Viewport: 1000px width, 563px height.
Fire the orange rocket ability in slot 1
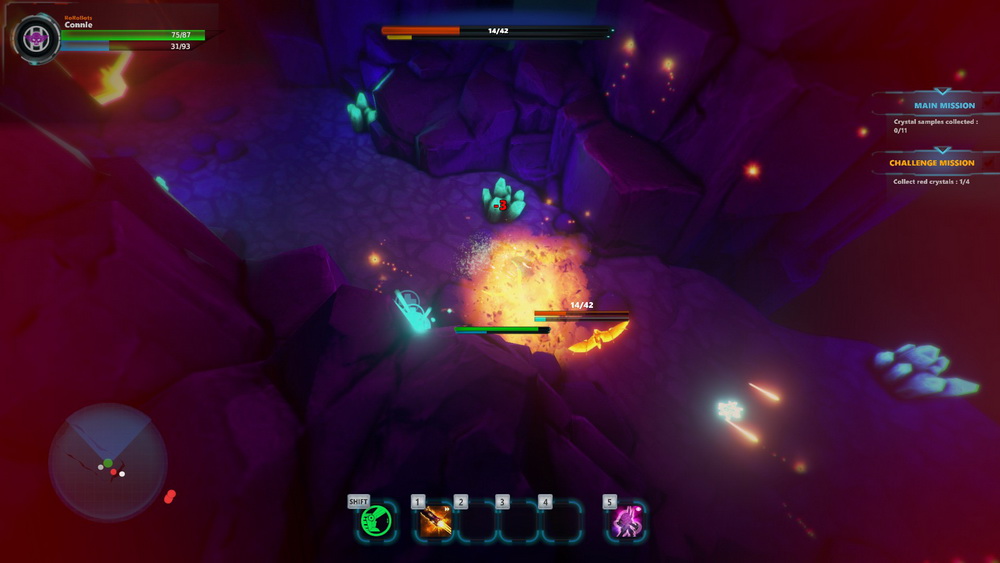(436, 521)
